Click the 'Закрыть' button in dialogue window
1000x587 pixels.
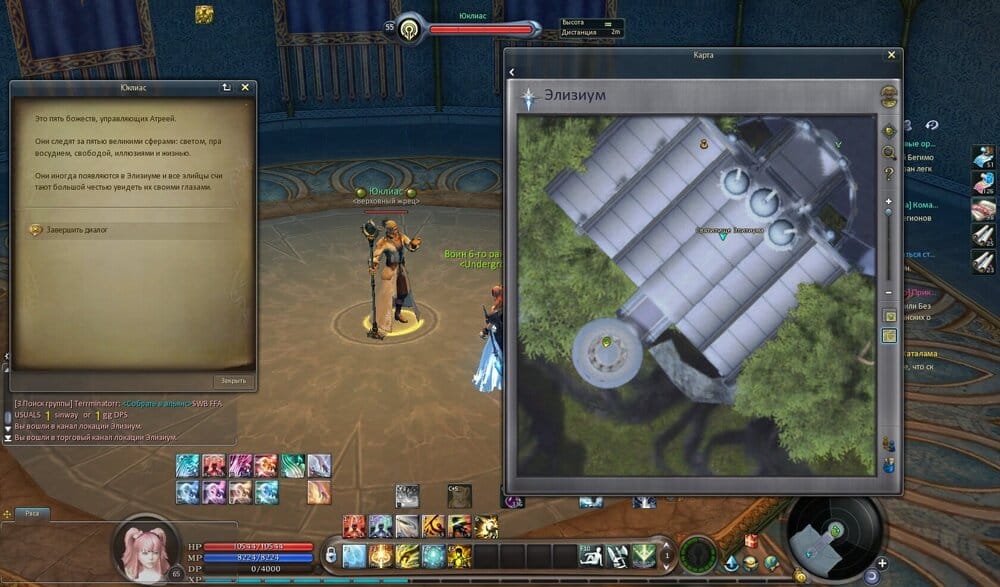(x=235, y=381)
